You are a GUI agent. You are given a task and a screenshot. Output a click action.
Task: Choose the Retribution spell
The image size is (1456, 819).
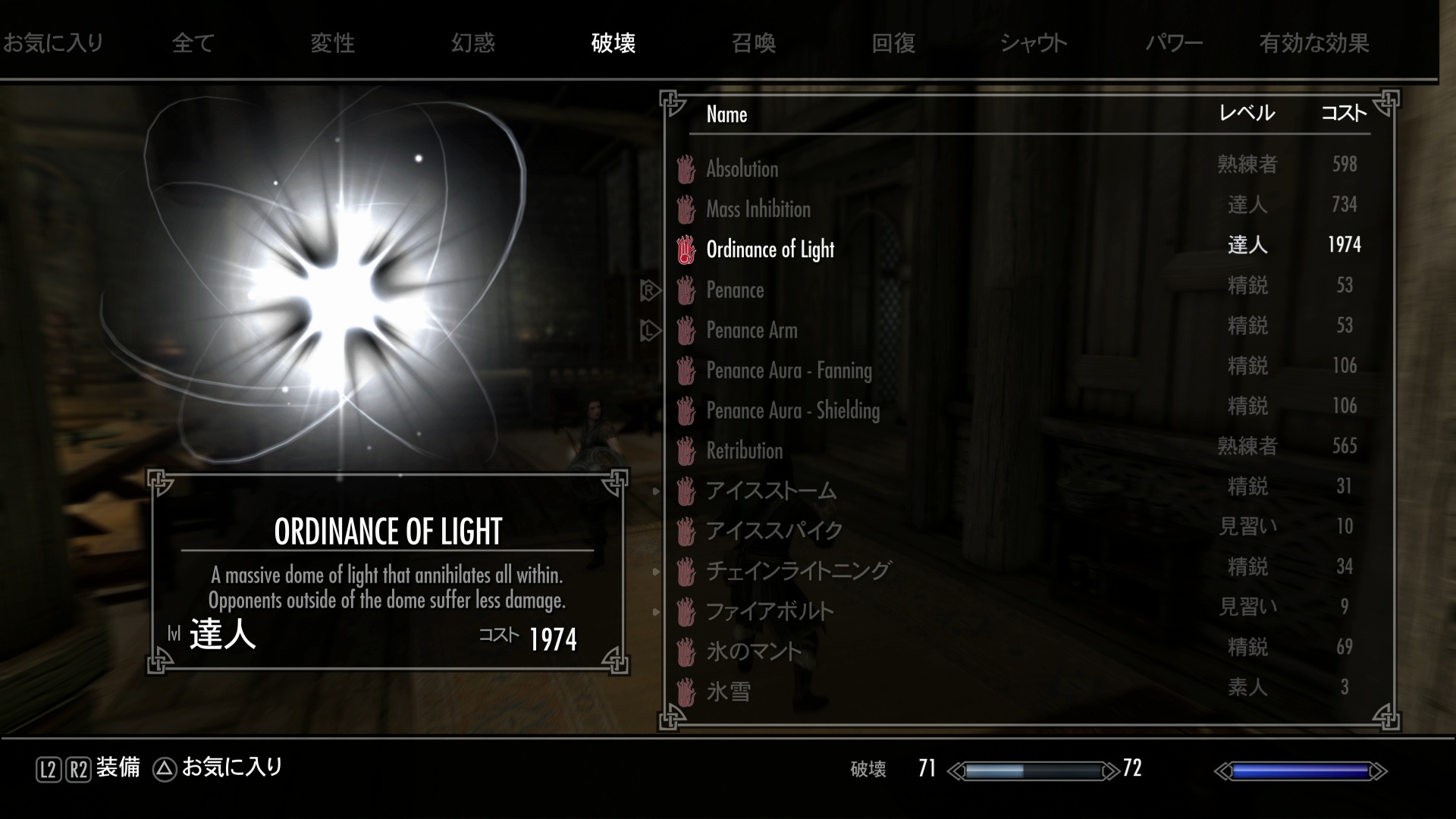pos(744,451)
